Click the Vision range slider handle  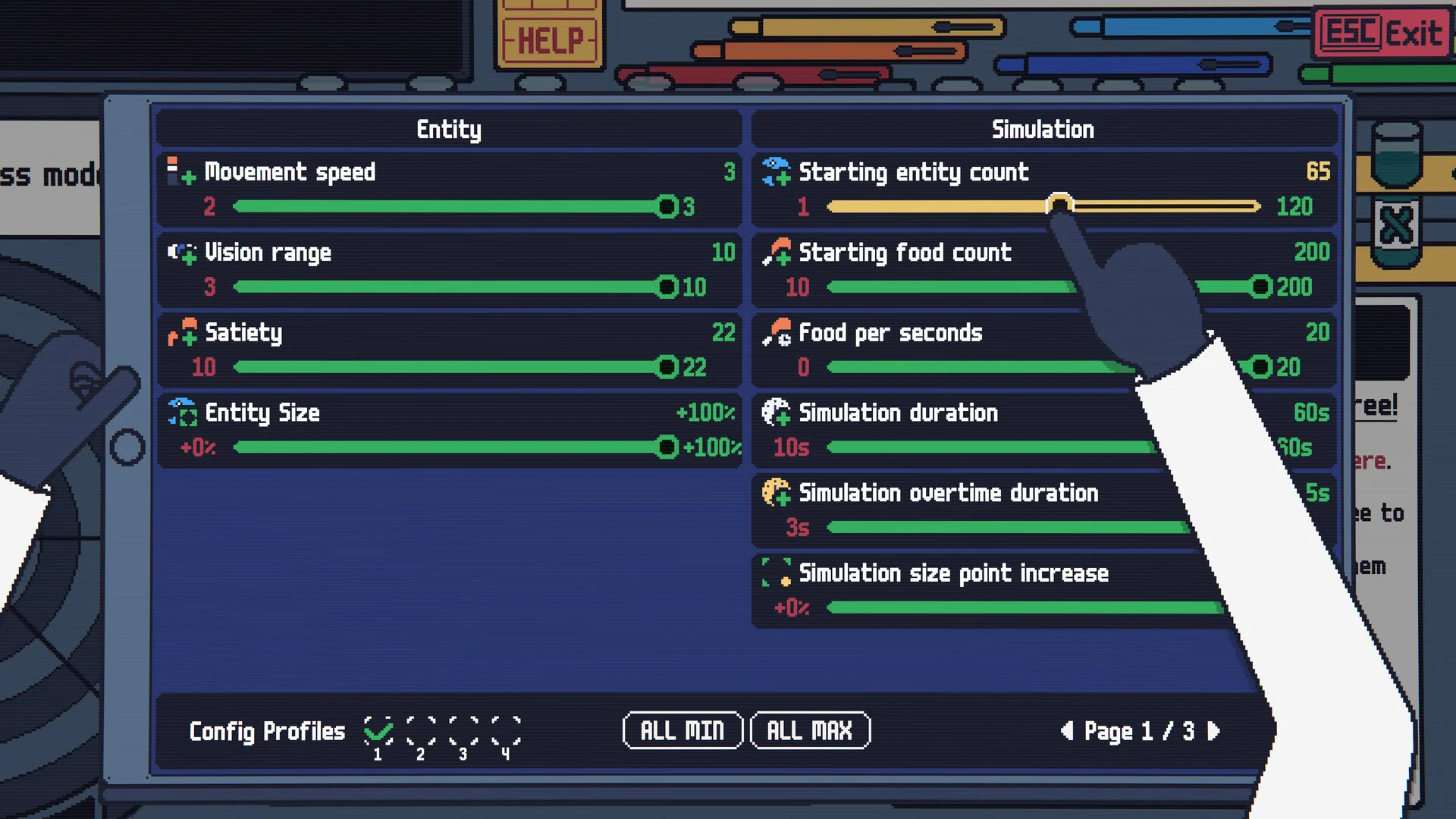pyautogui.click(x=667, y=287)
